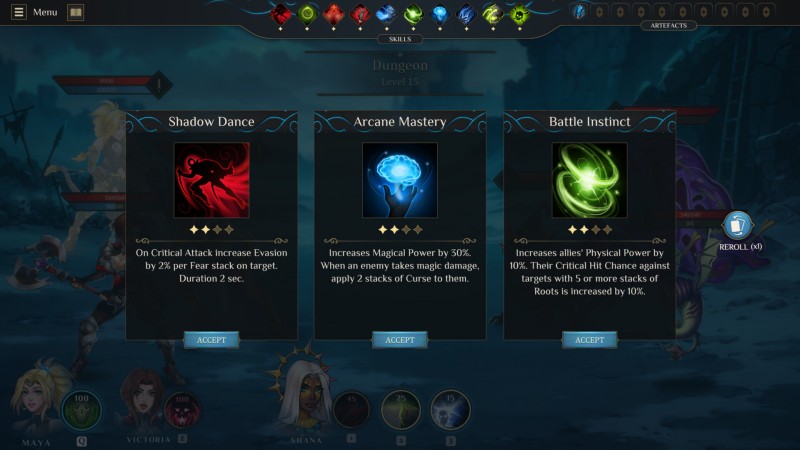Activate Maya's green skull ability
Viewport: 800px width, 450px height.
pos(82,410)
